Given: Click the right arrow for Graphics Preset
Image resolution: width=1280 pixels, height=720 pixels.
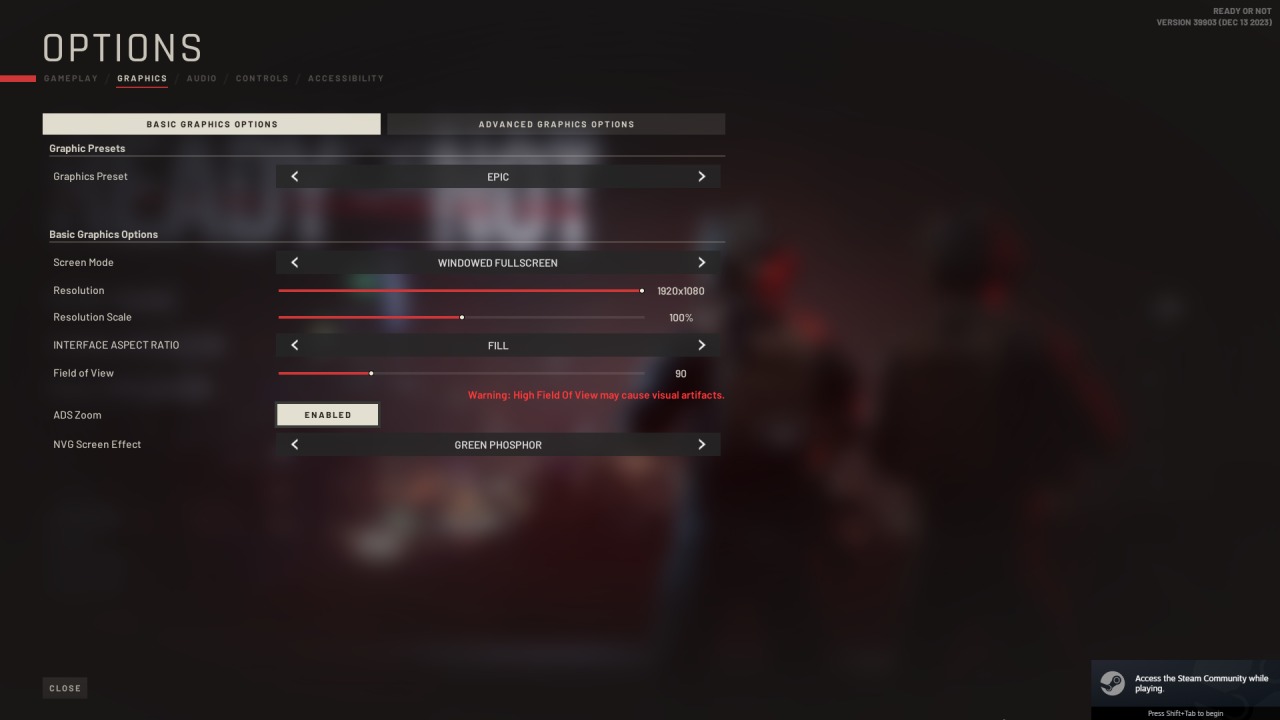Looking at the screenshot, I should click(x=702, y=176).
